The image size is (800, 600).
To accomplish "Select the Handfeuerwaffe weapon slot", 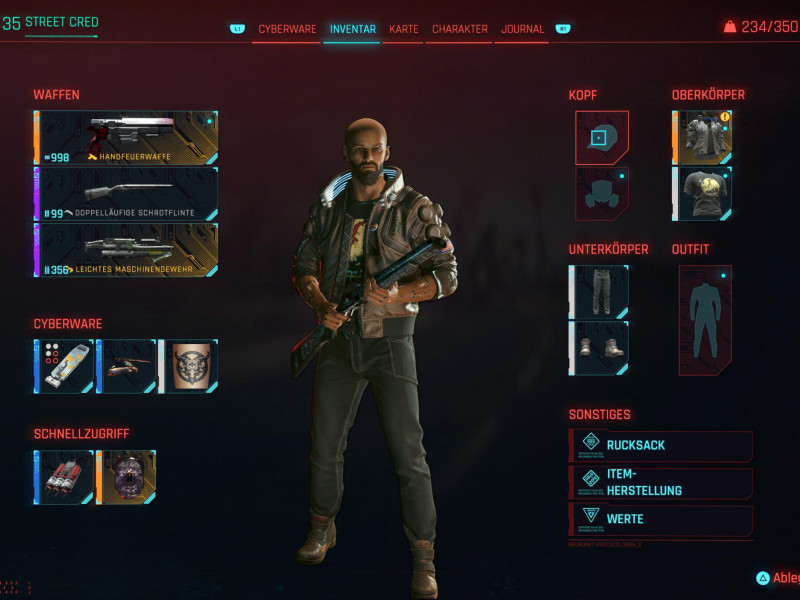I will (126, 138).
